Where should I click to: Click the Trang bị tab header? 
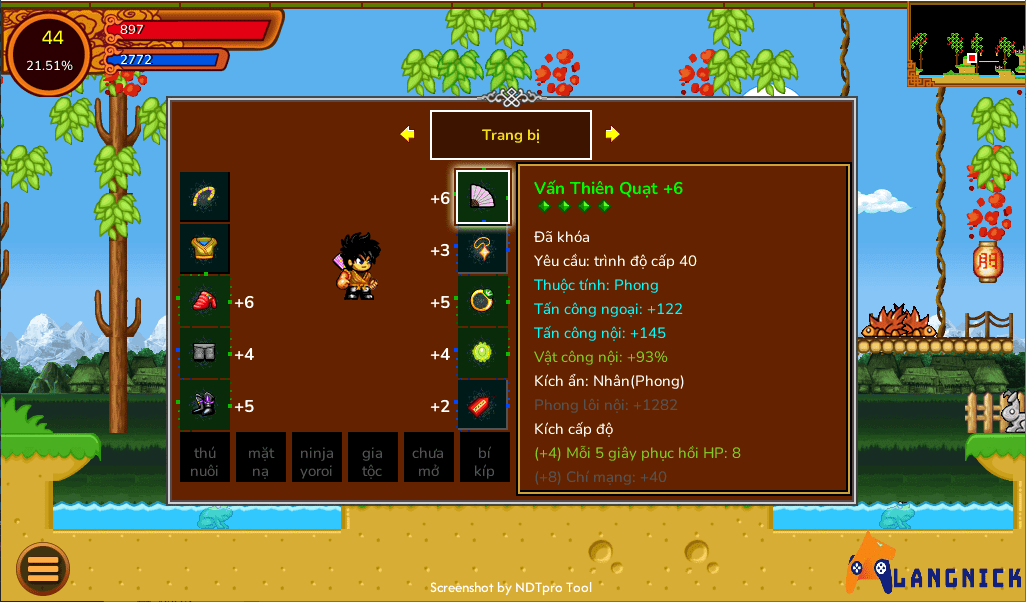point(511,135)
